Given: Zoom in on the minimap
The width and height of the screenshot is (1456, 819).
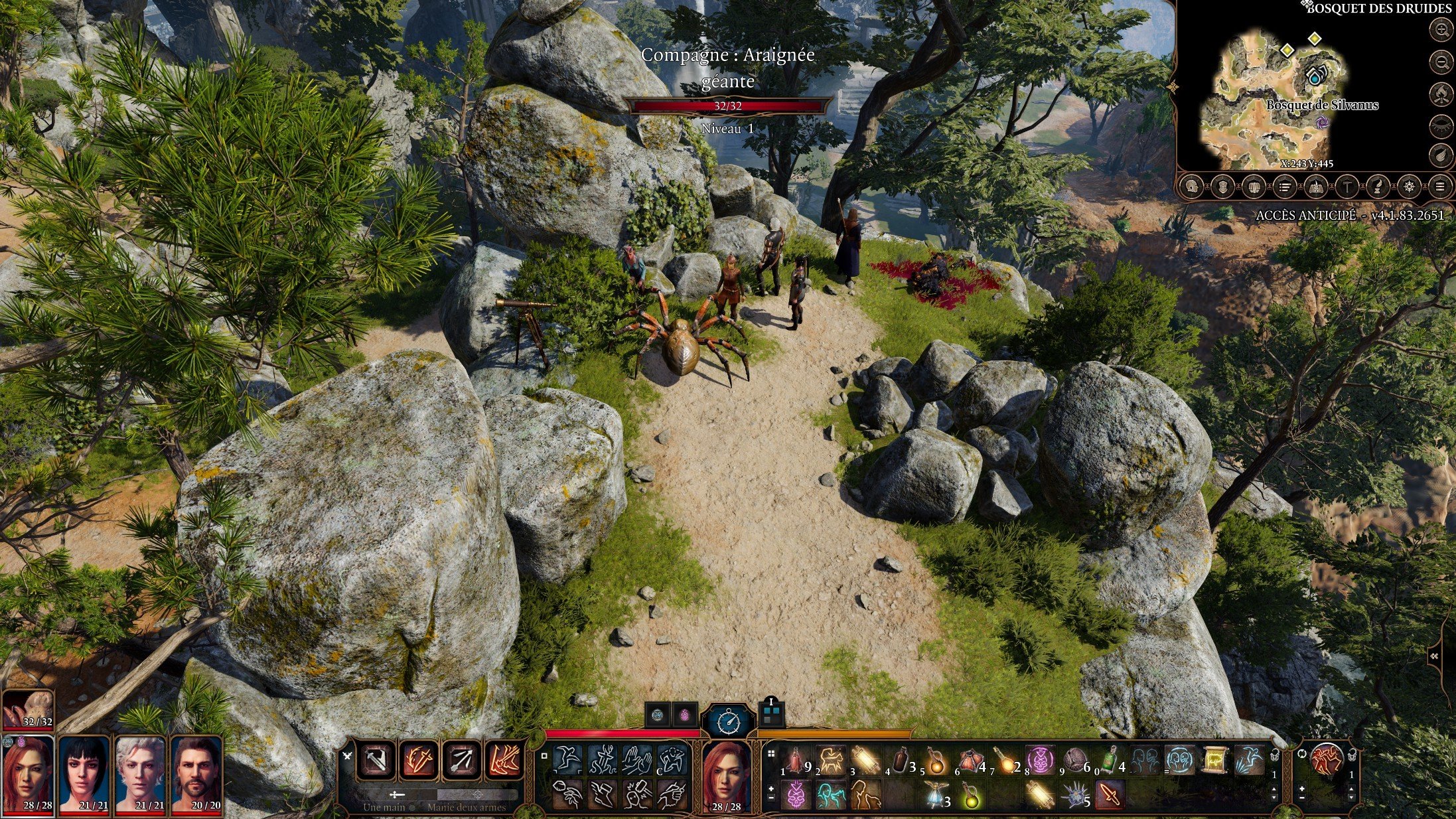Looking at the screenshot, I should pyautogui.click(x=1441, y=30).
